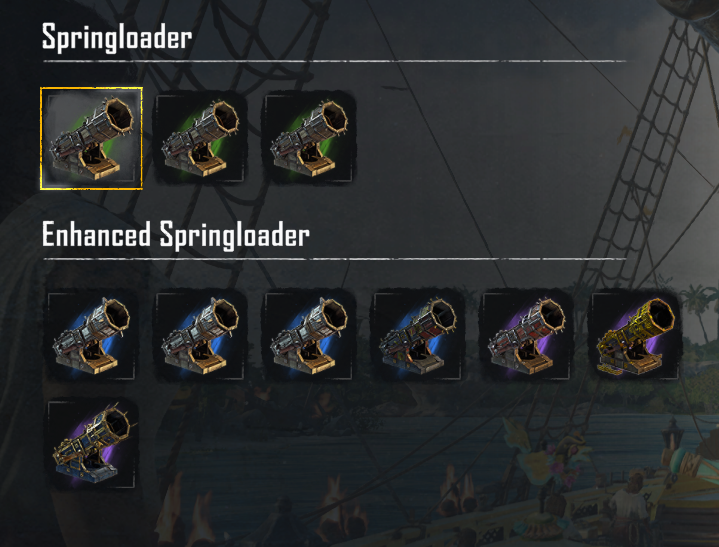Pick the purple Enhanced Springloader with blue base

click(x=94, y=445)
